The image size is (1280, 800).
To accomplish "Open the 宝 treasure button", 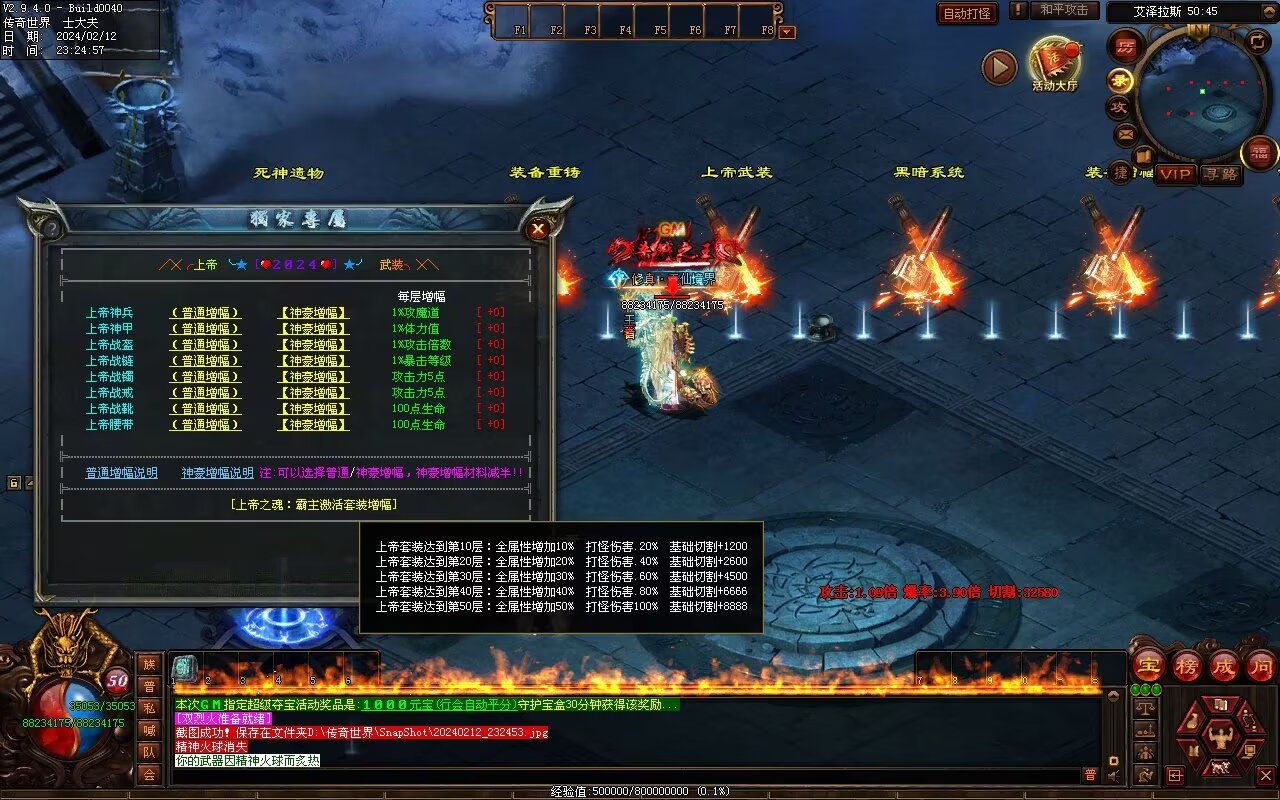I will click(x=1149, y=665).
